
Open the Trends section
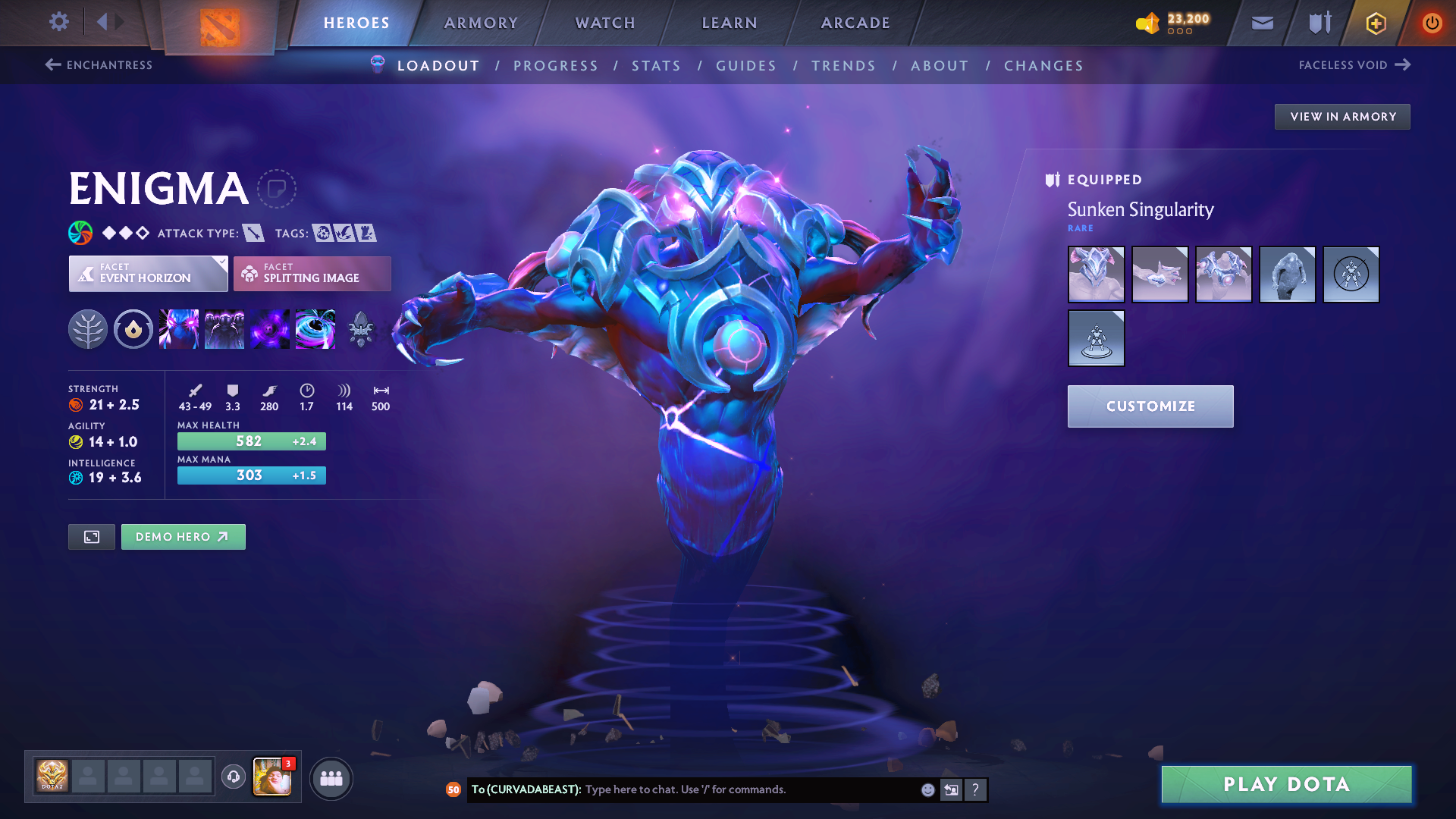(843, 66)
